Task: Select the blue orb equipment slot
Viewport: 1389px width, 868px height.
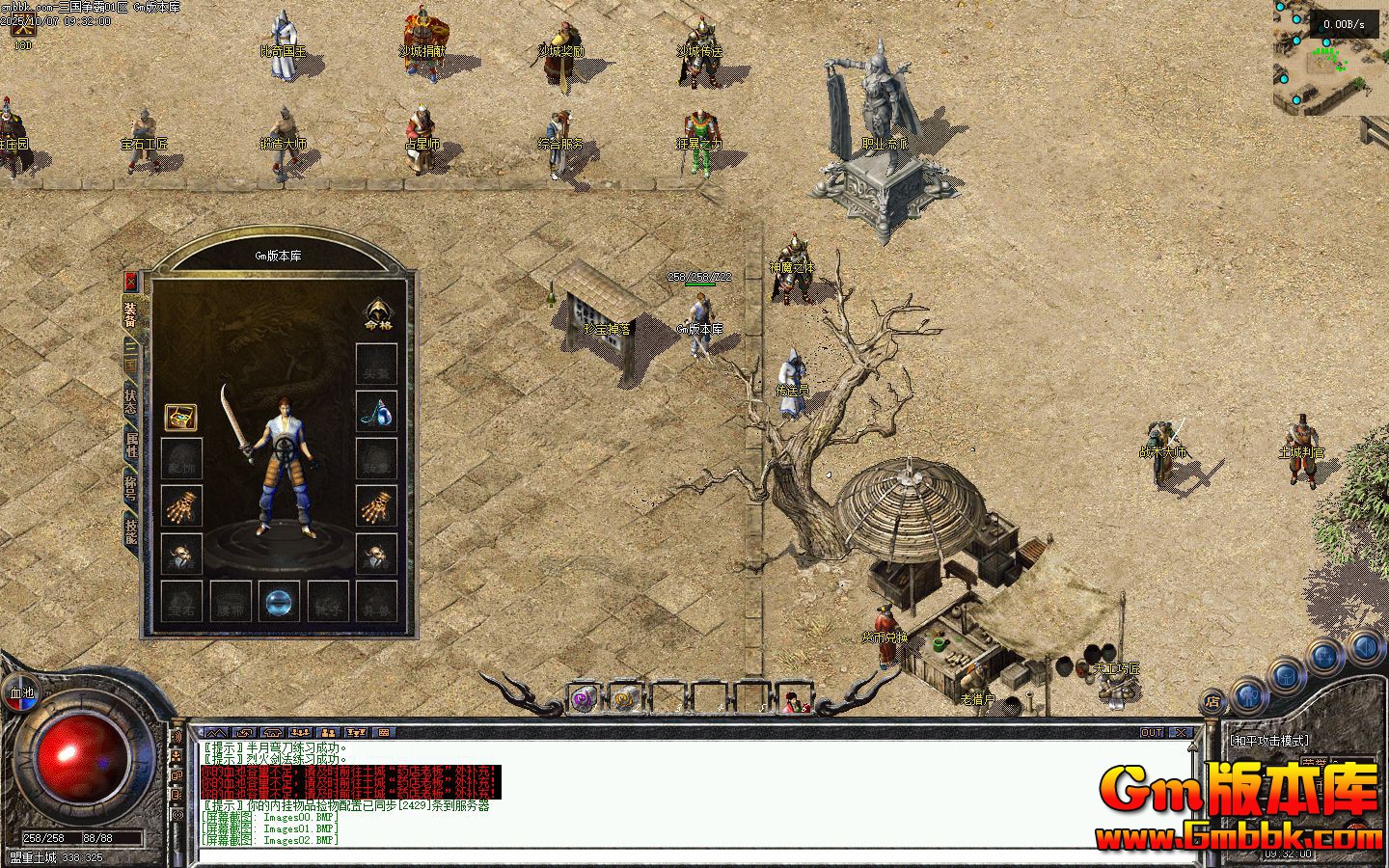Action: 279,601
